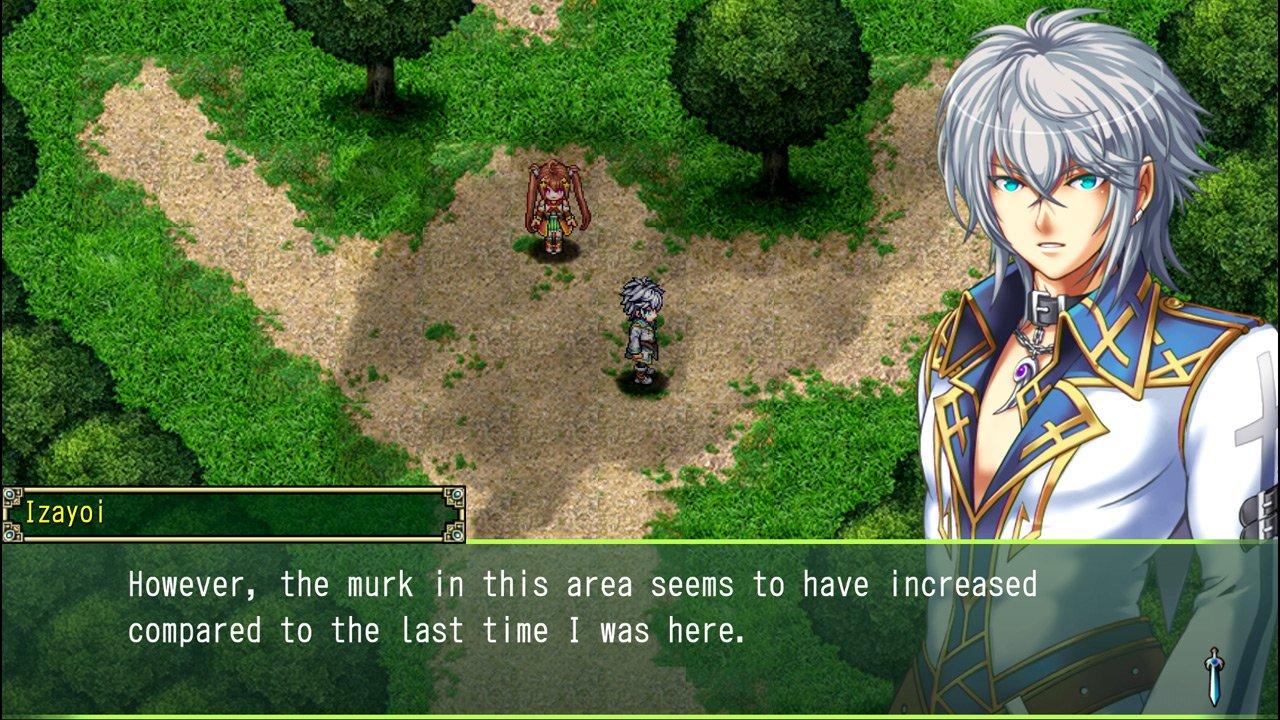Select the Izayoi name label

pos(65,513)
